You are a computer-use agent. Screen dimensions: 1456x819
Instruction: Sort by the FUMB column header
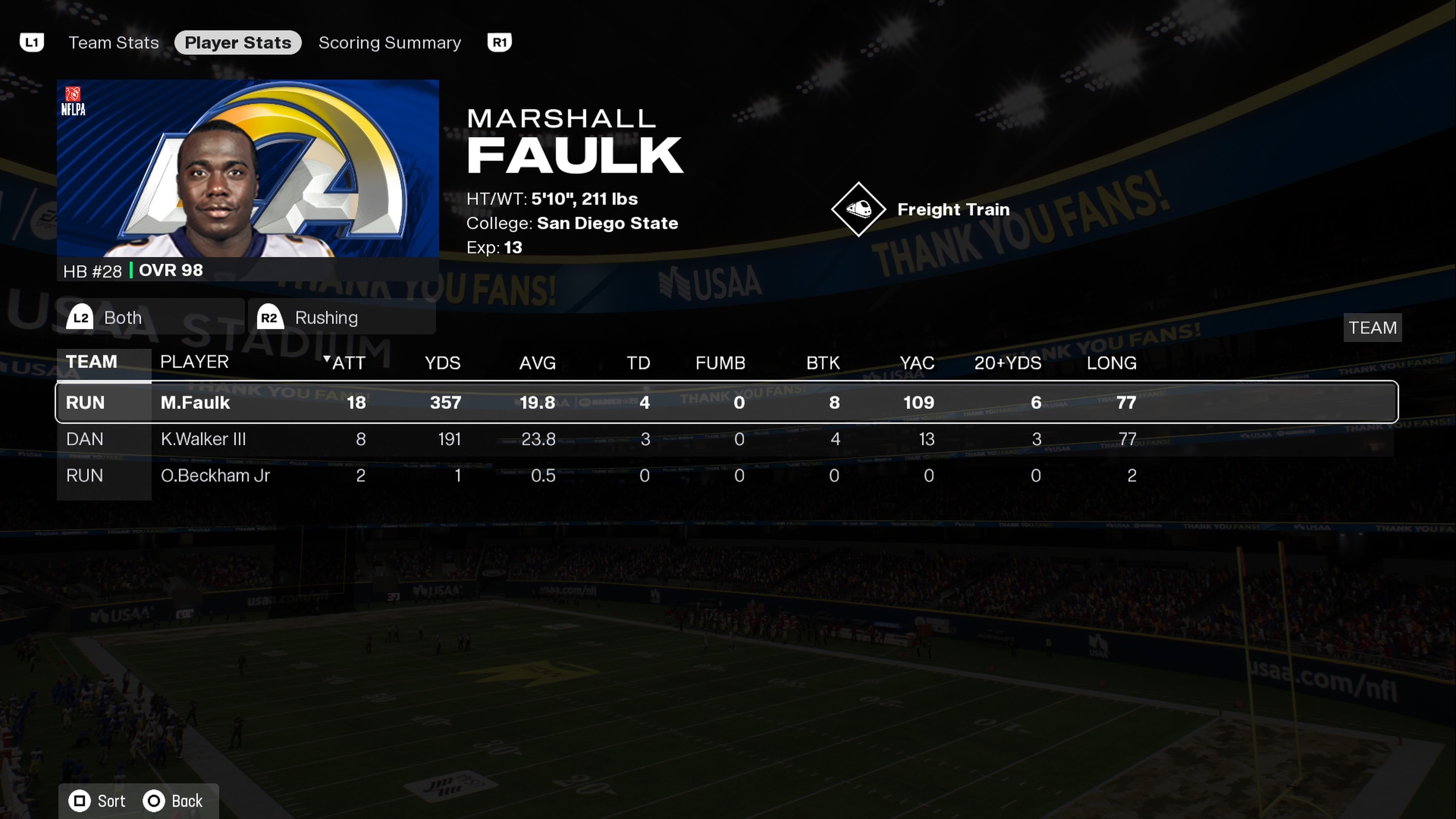point(720,363)
